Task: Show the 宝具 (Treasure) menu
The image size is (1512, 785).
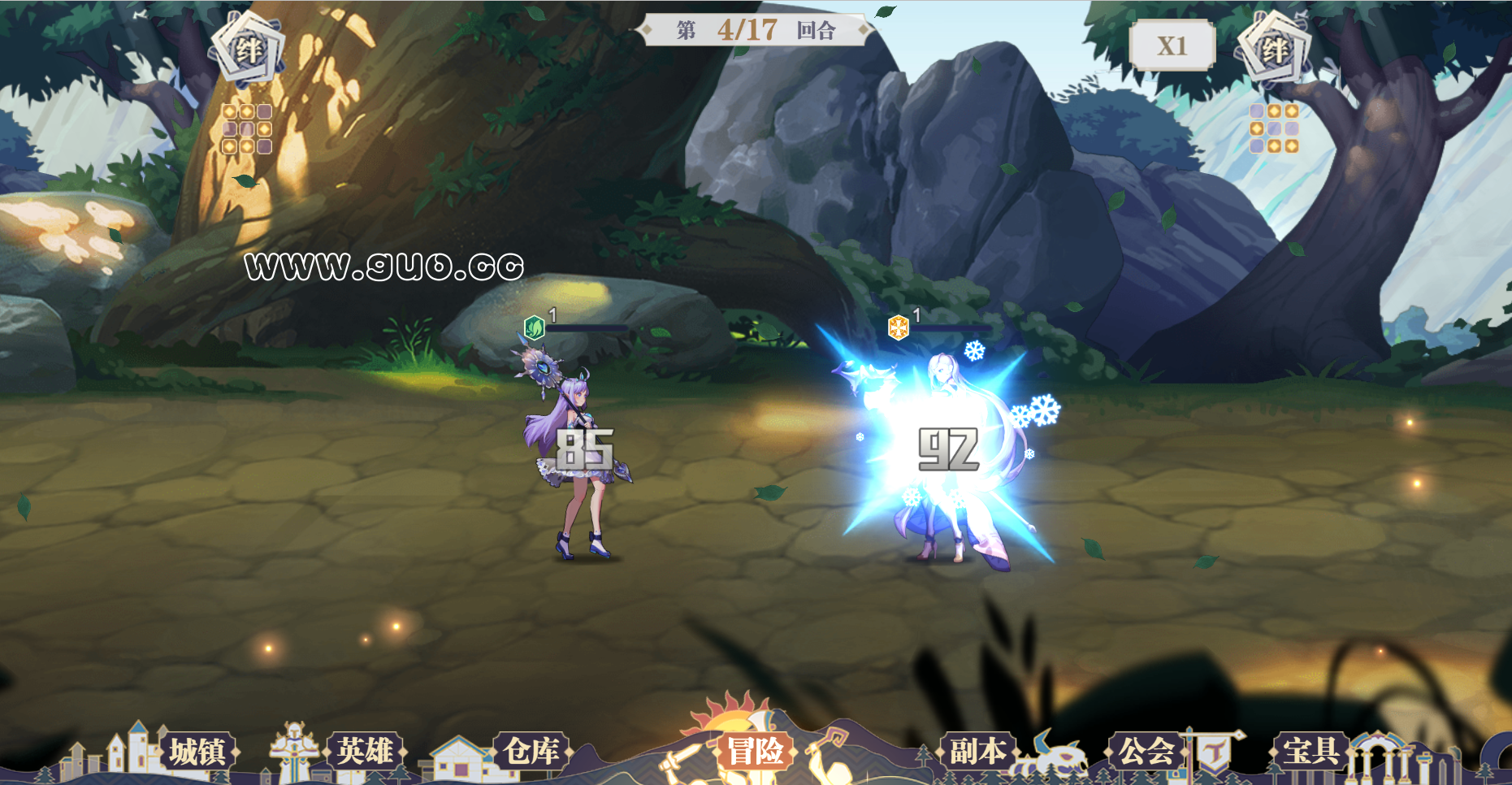Action: tap(1311, 752)
